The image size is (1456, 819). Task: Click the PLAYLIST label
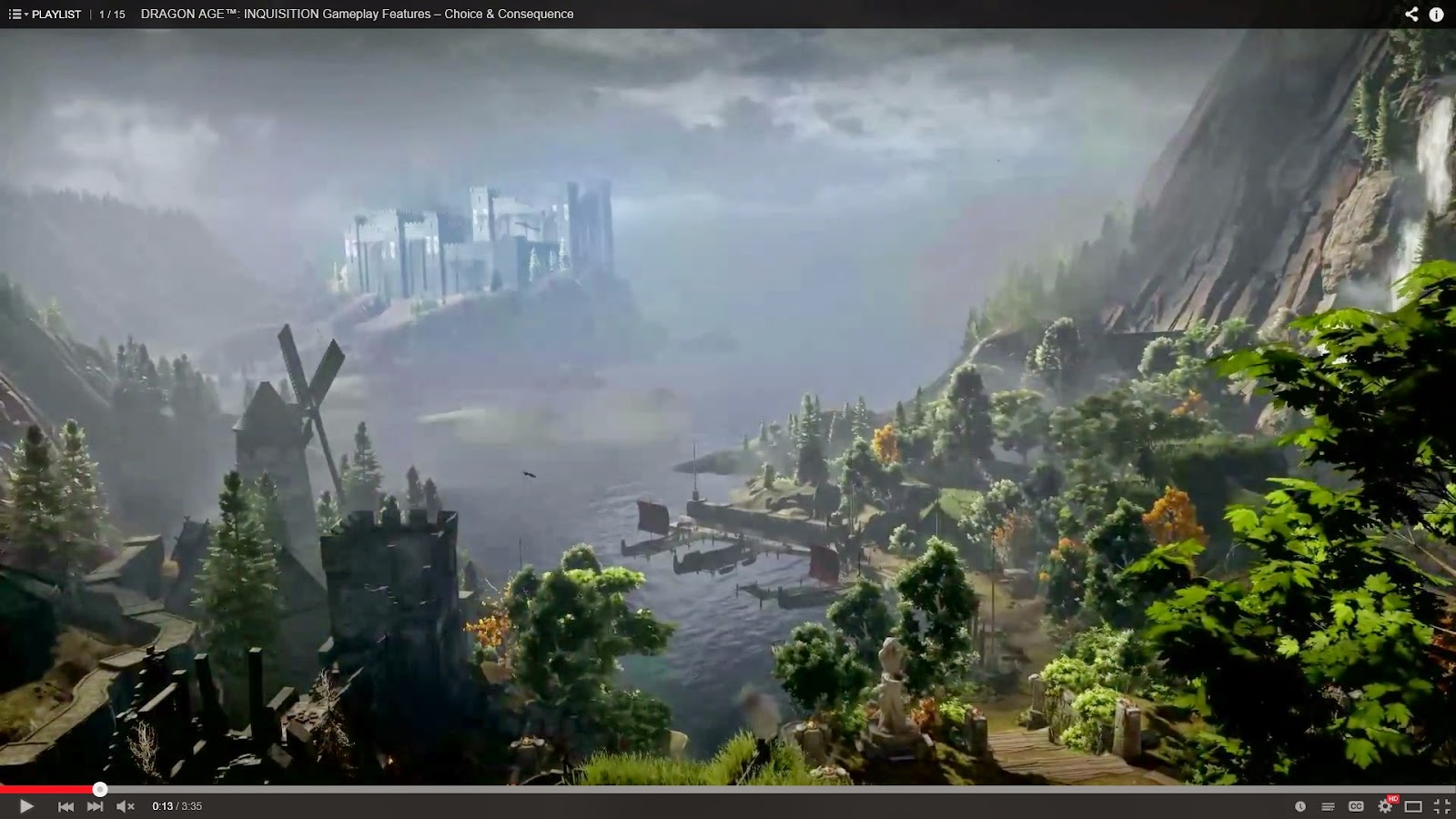click(56, 14)
